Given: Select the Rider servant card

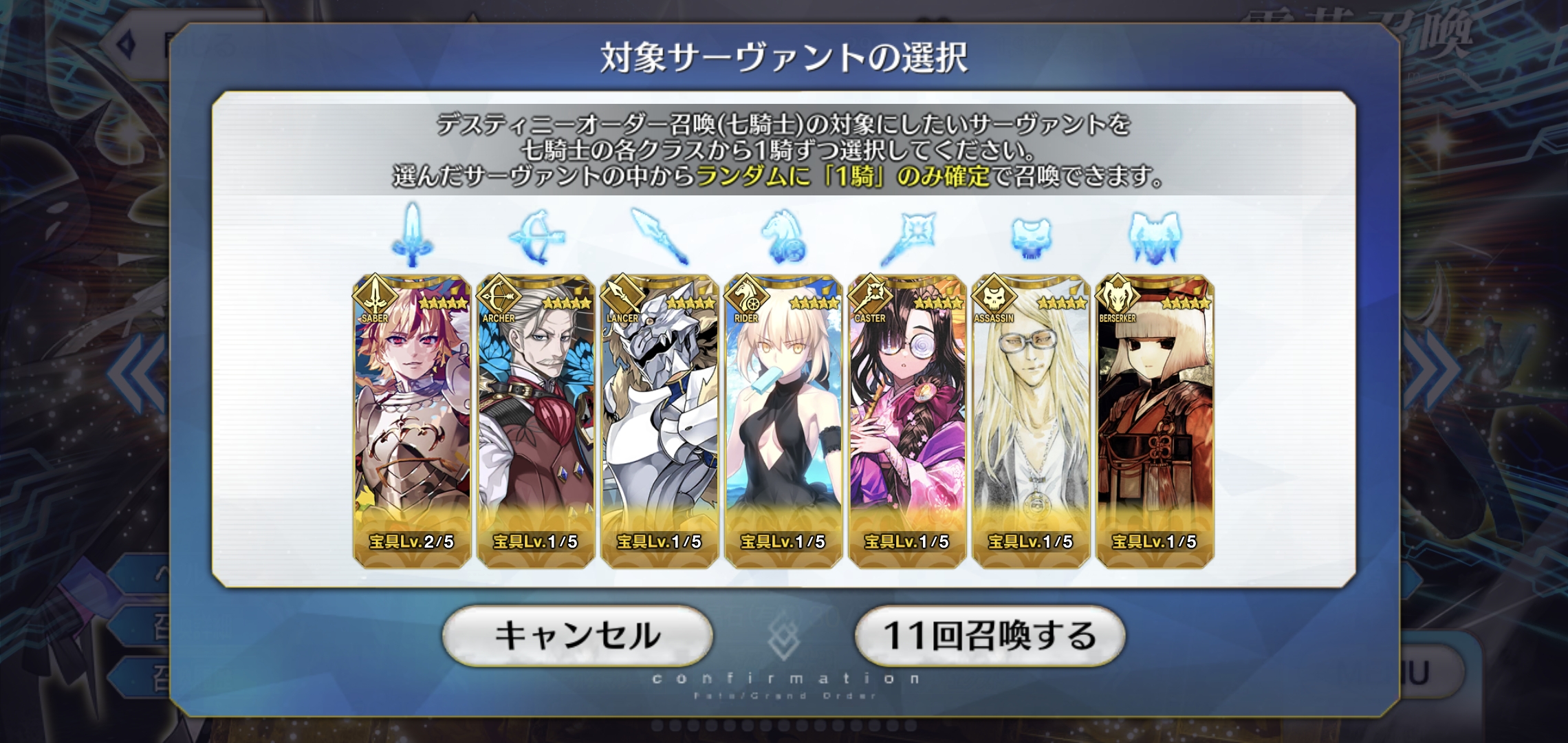Looking at the screenshot, I should point(783,421).
